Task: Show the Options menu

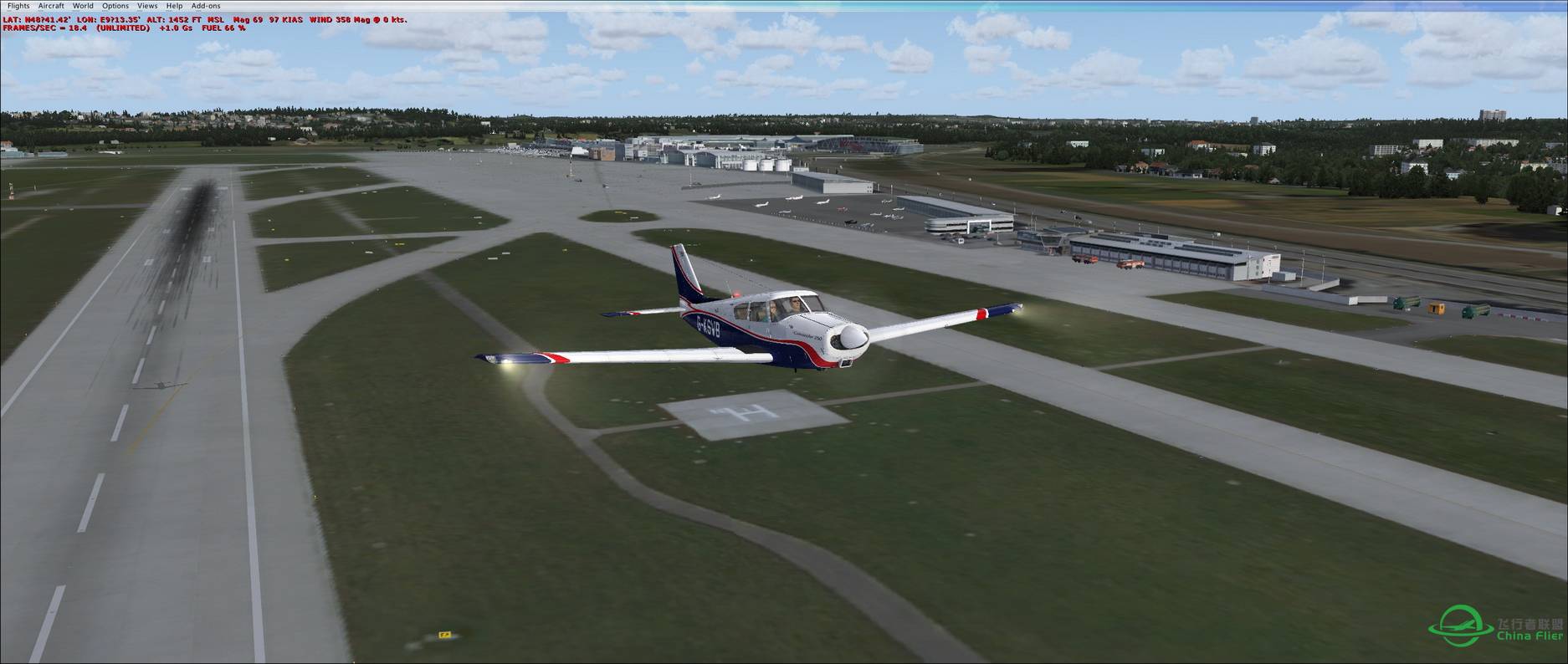Action: coord(115,6)
